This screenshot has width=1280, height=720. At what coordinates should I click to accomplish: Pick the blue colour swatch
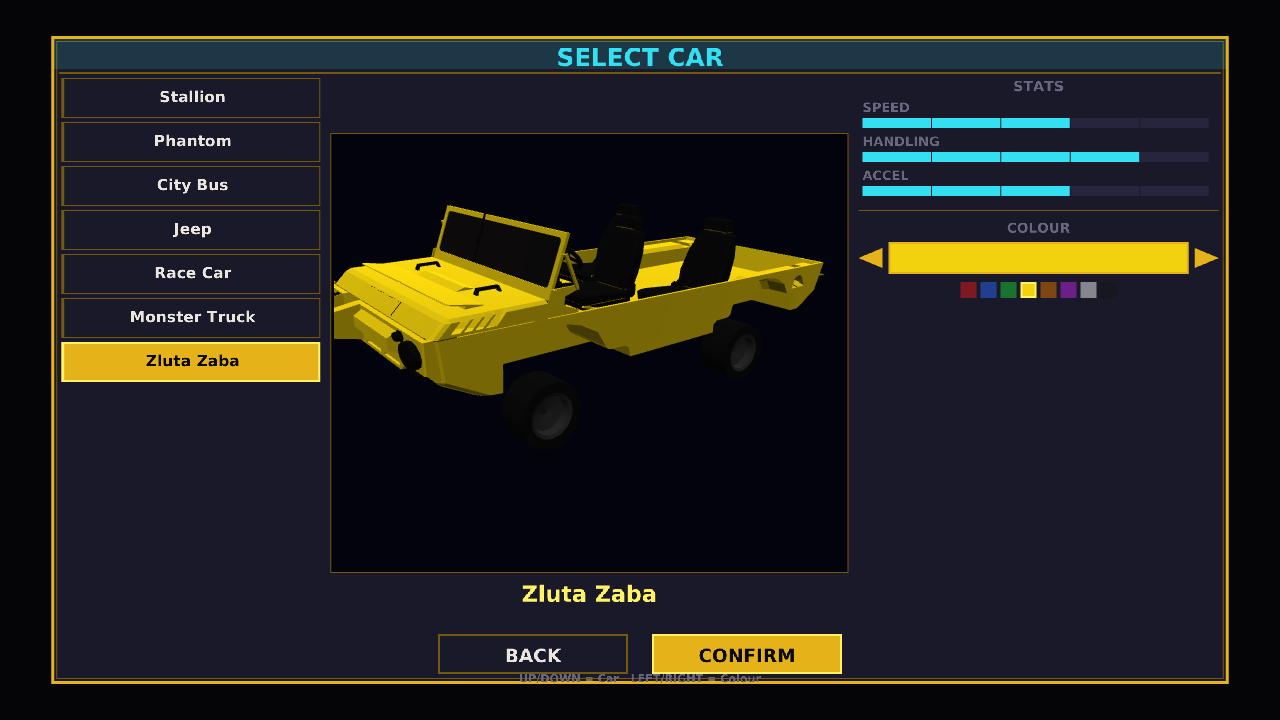(988, 290)
